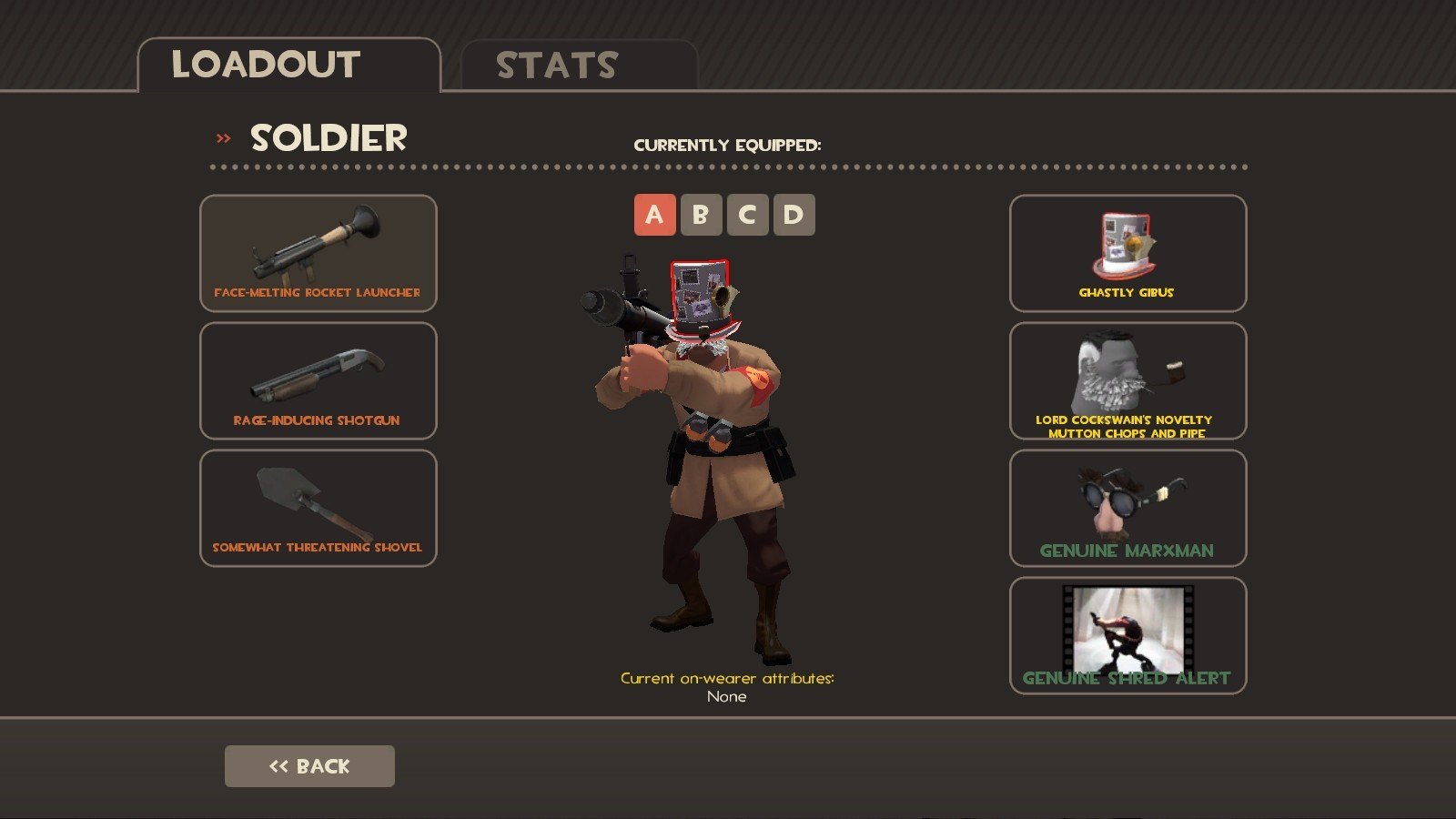The image size is (1456, 819).
Task: Activate loadout preset C
Action: (x=747, y=215)
